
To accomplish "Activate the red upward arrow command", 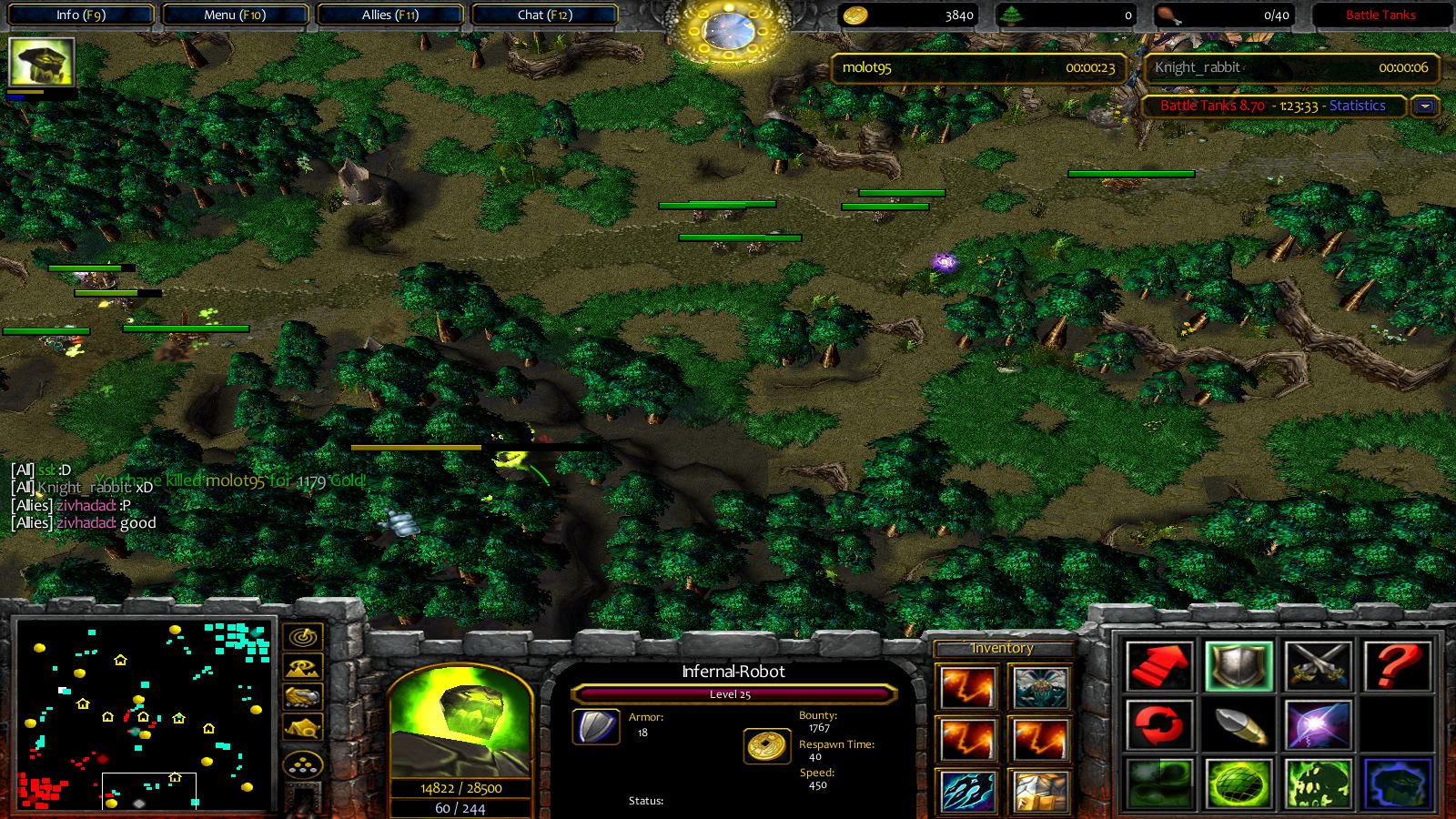I will (1158, 666).
